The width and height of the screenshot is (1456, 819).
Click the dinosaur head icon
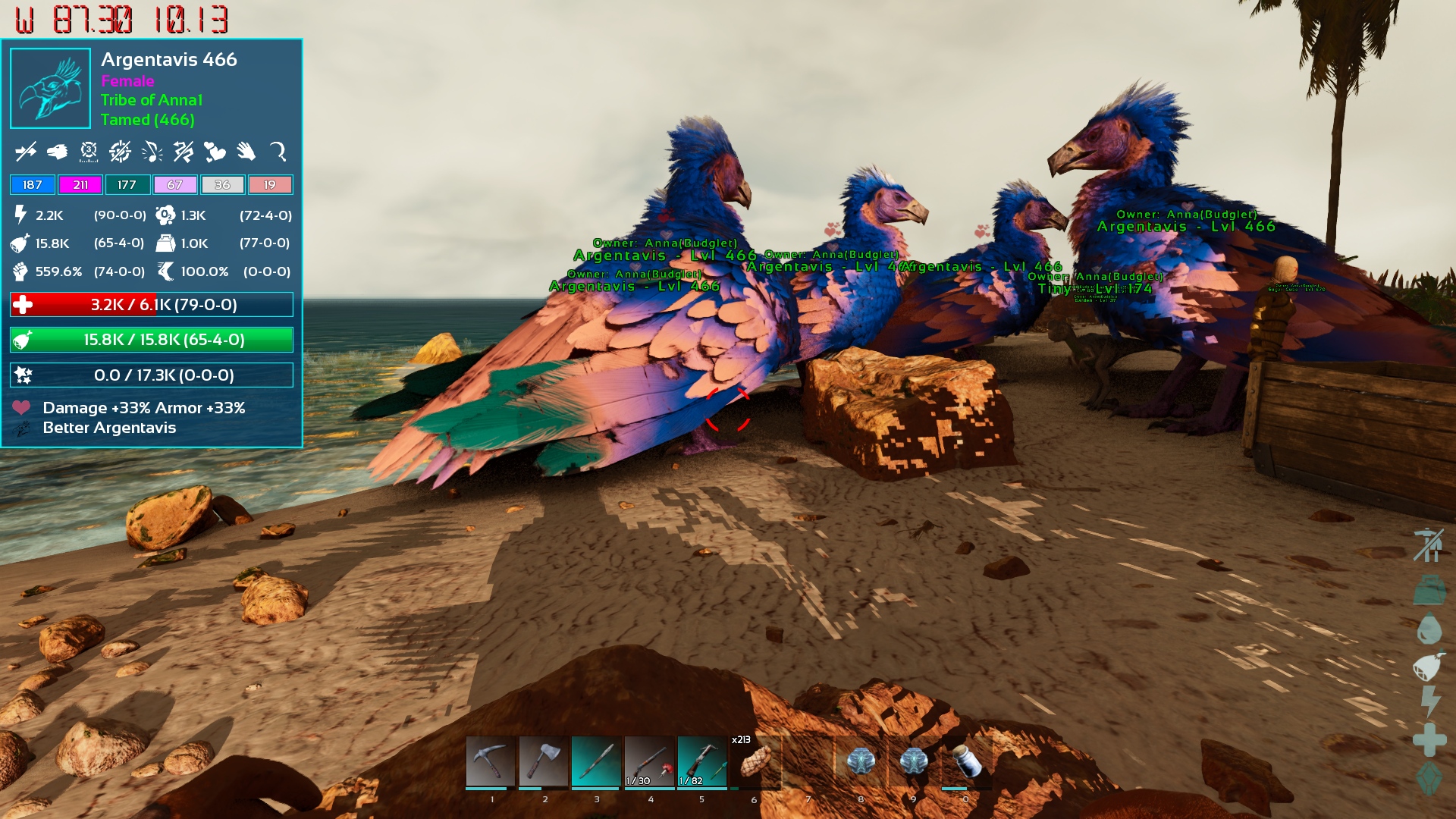coord(57,152)
